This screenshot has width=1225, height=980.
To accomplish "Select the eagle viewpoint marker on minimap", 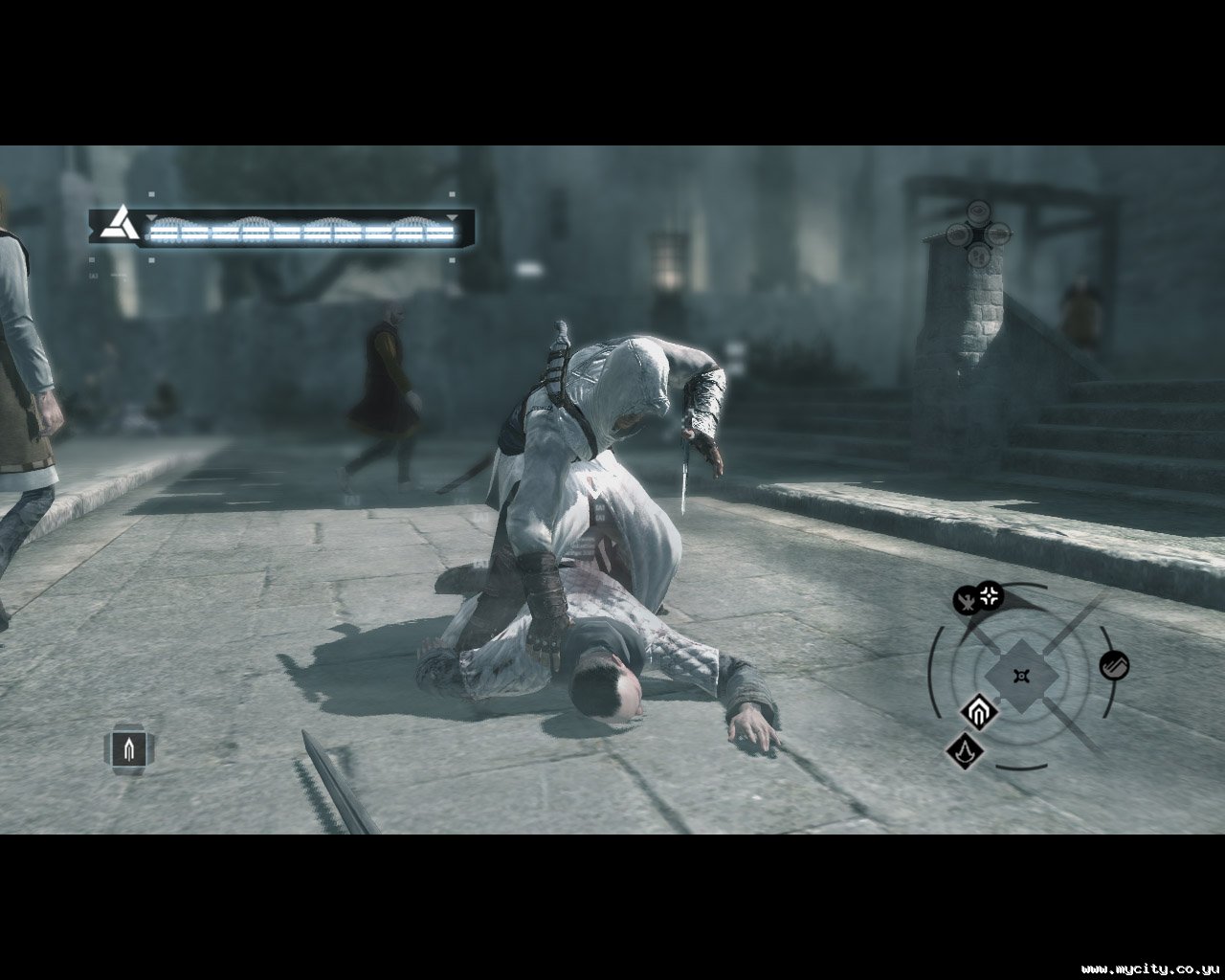I will (x=968, y=602).
